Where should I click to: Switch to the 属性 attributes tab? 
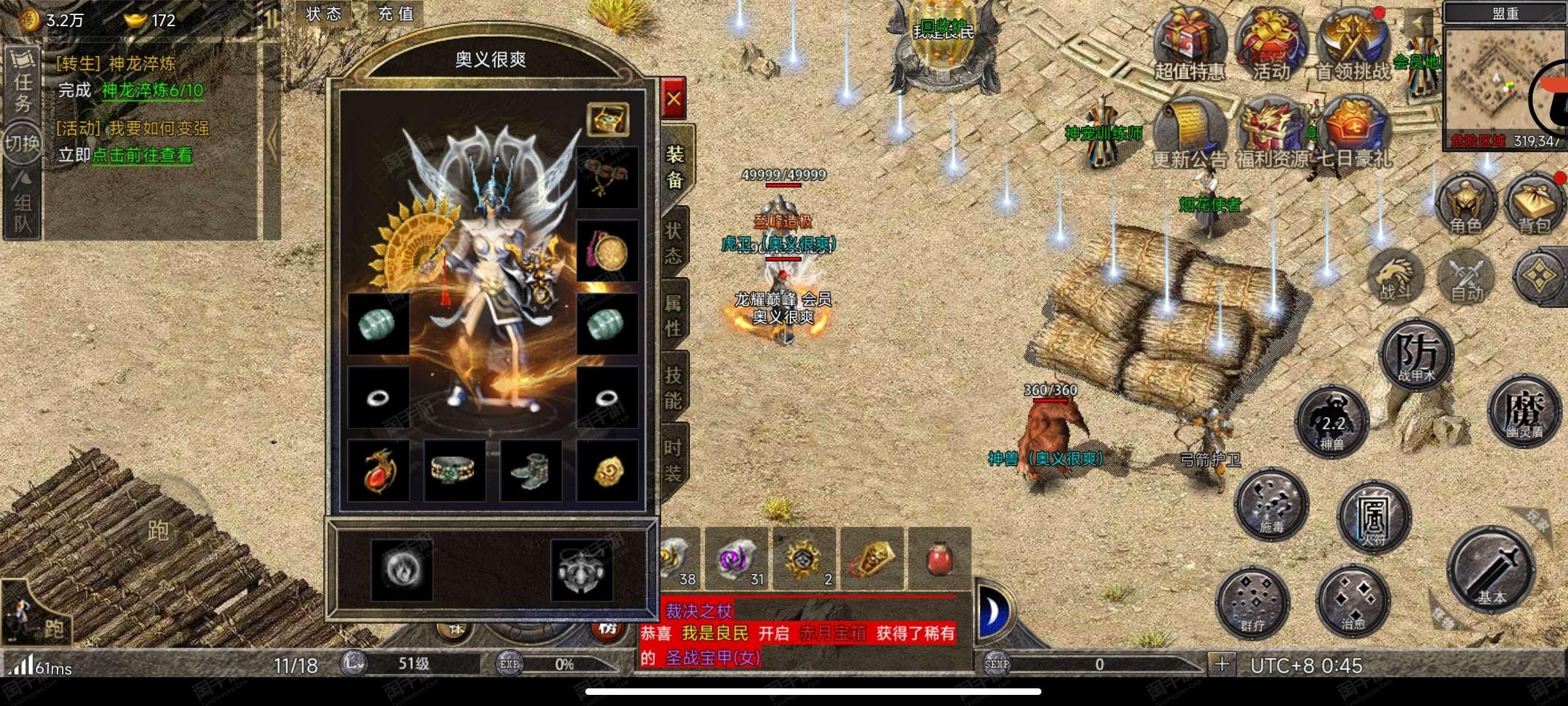point(674,315)
